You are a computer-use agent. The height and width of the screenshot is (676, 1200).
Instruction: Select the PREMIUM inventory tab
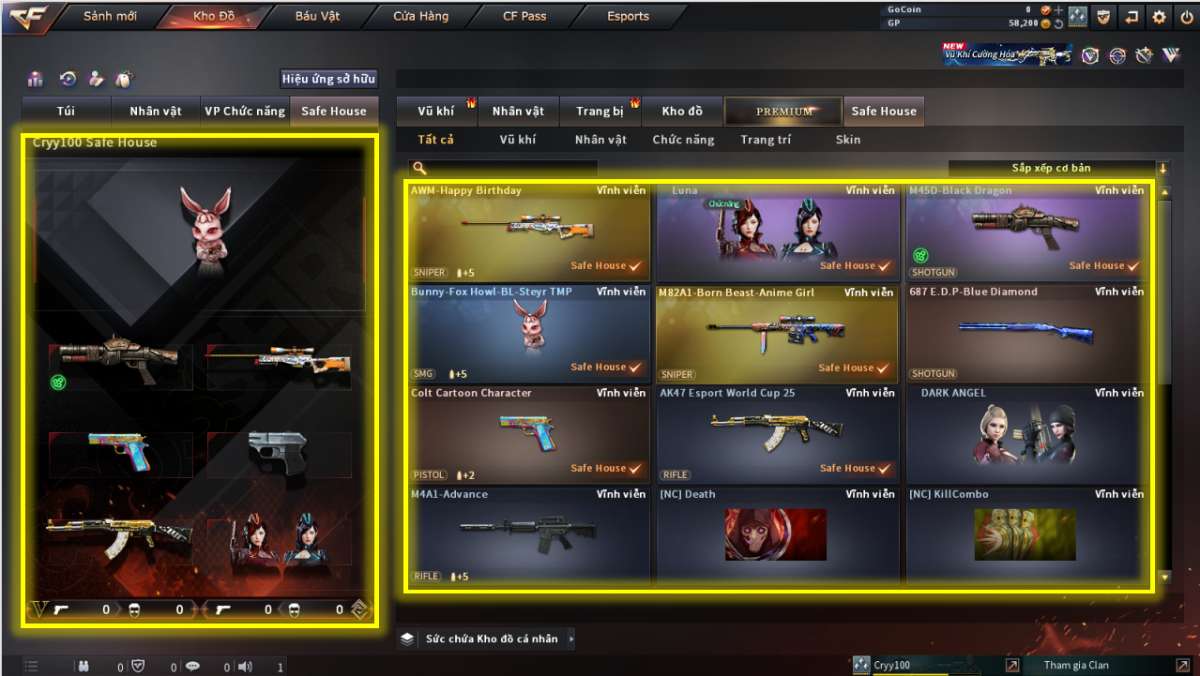(784, 111)
